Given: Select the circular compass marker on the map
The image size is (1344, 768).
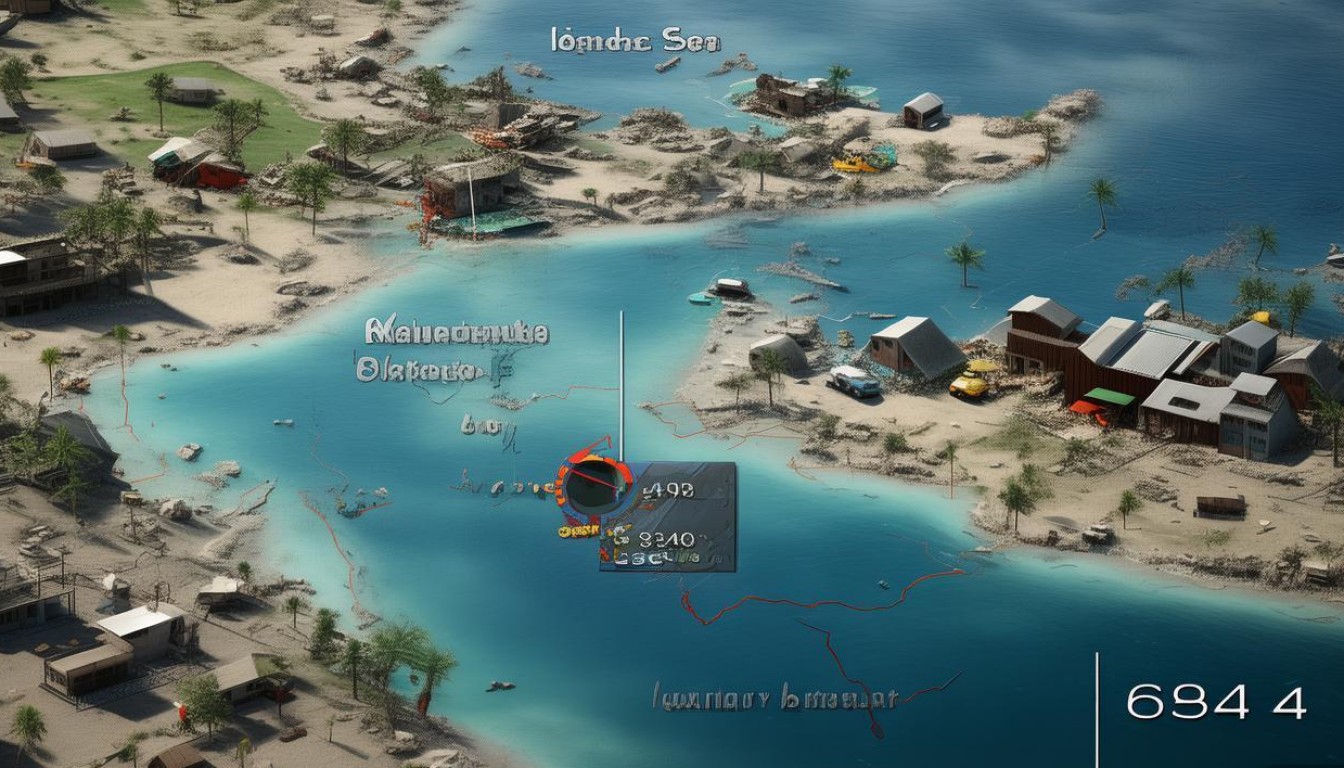Looking at the screenshot, I should (x=594, y=486).
